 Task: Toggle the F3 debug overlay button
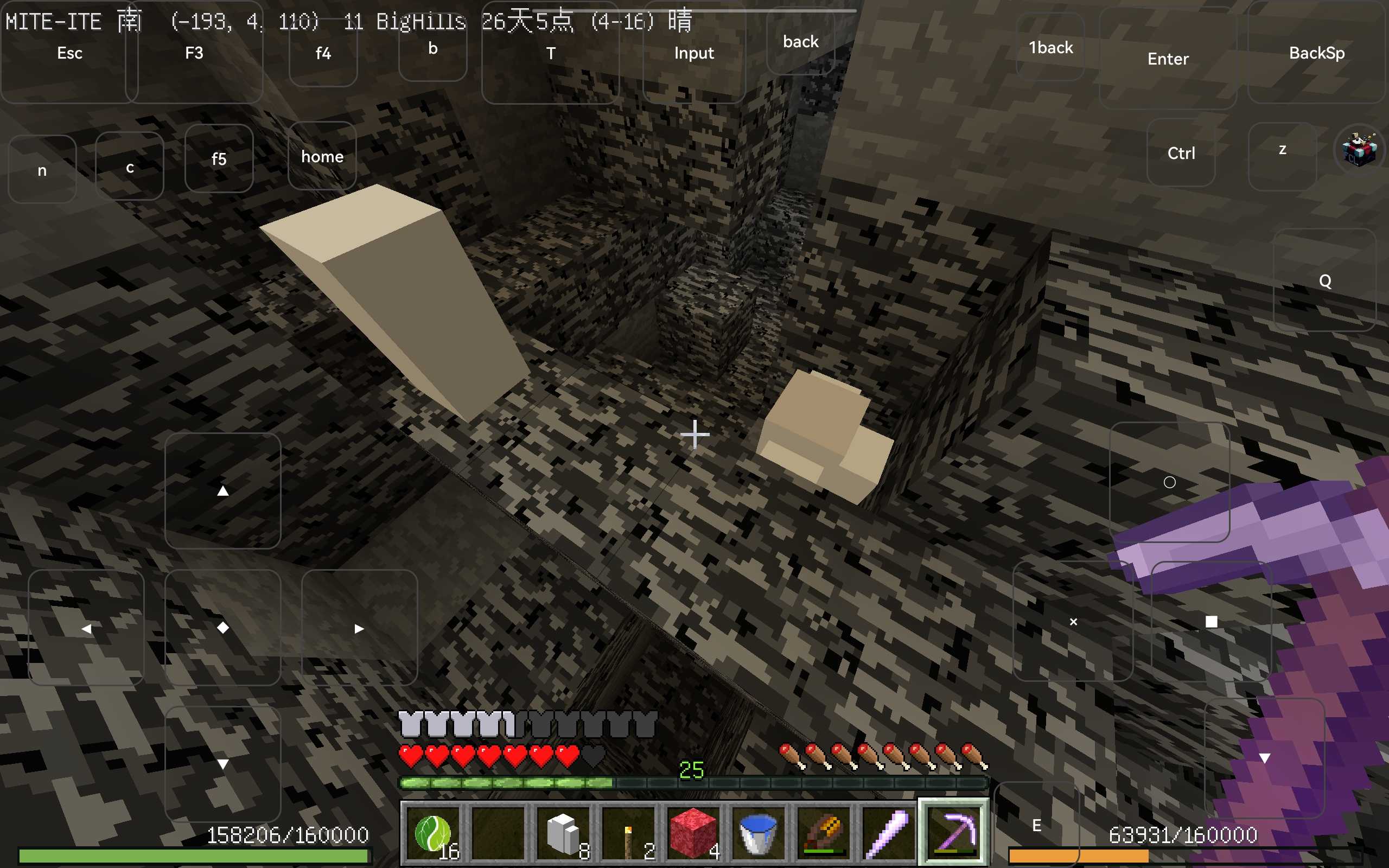pyautogui.click(x=194, y=53)
